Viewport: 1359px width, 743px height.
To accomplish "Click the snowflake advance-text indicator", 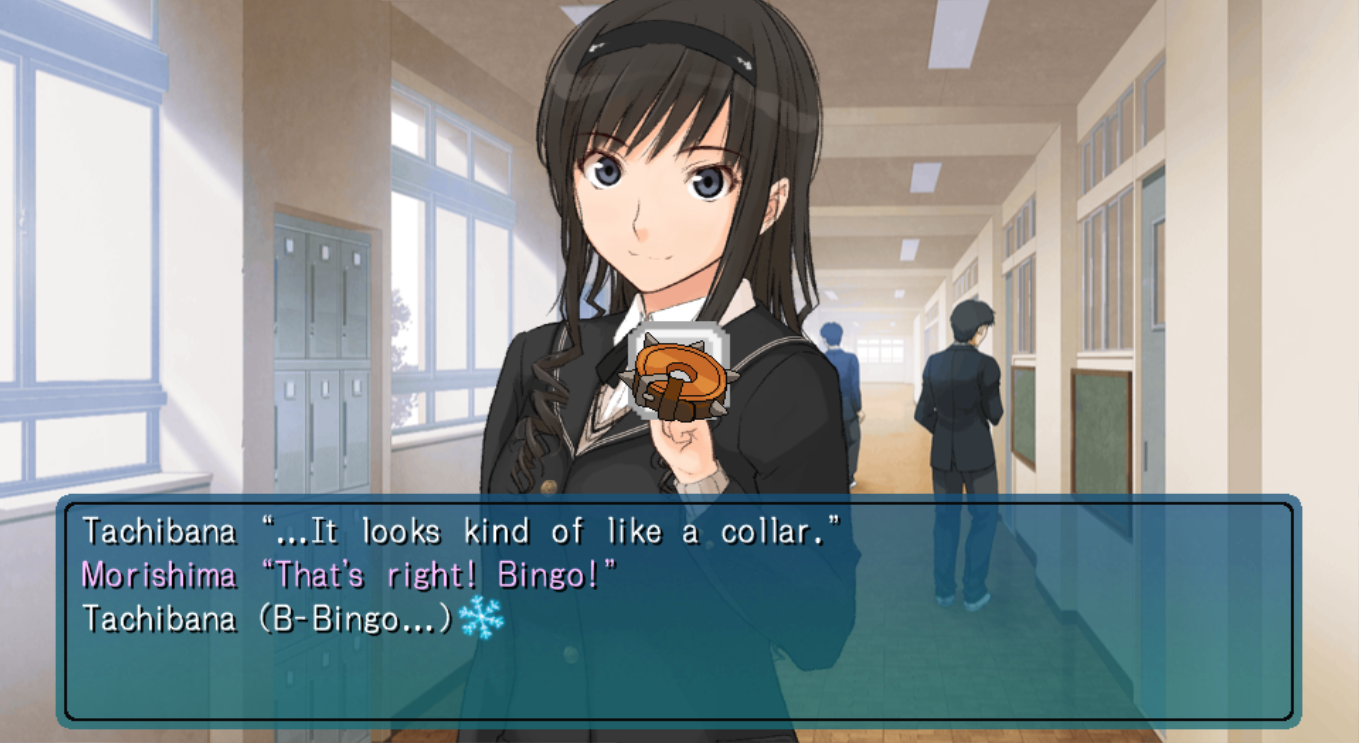I will 481,619.
